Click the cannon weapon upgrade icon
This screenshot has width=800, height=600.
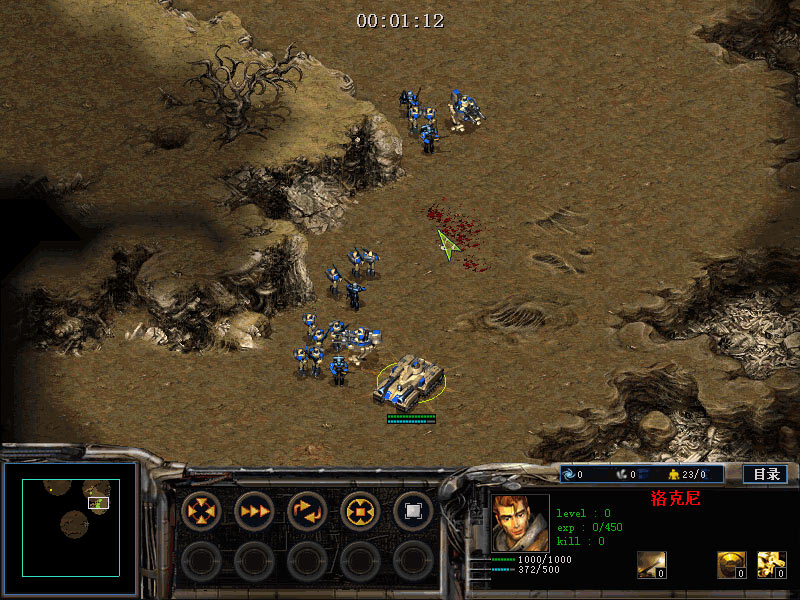651,565
